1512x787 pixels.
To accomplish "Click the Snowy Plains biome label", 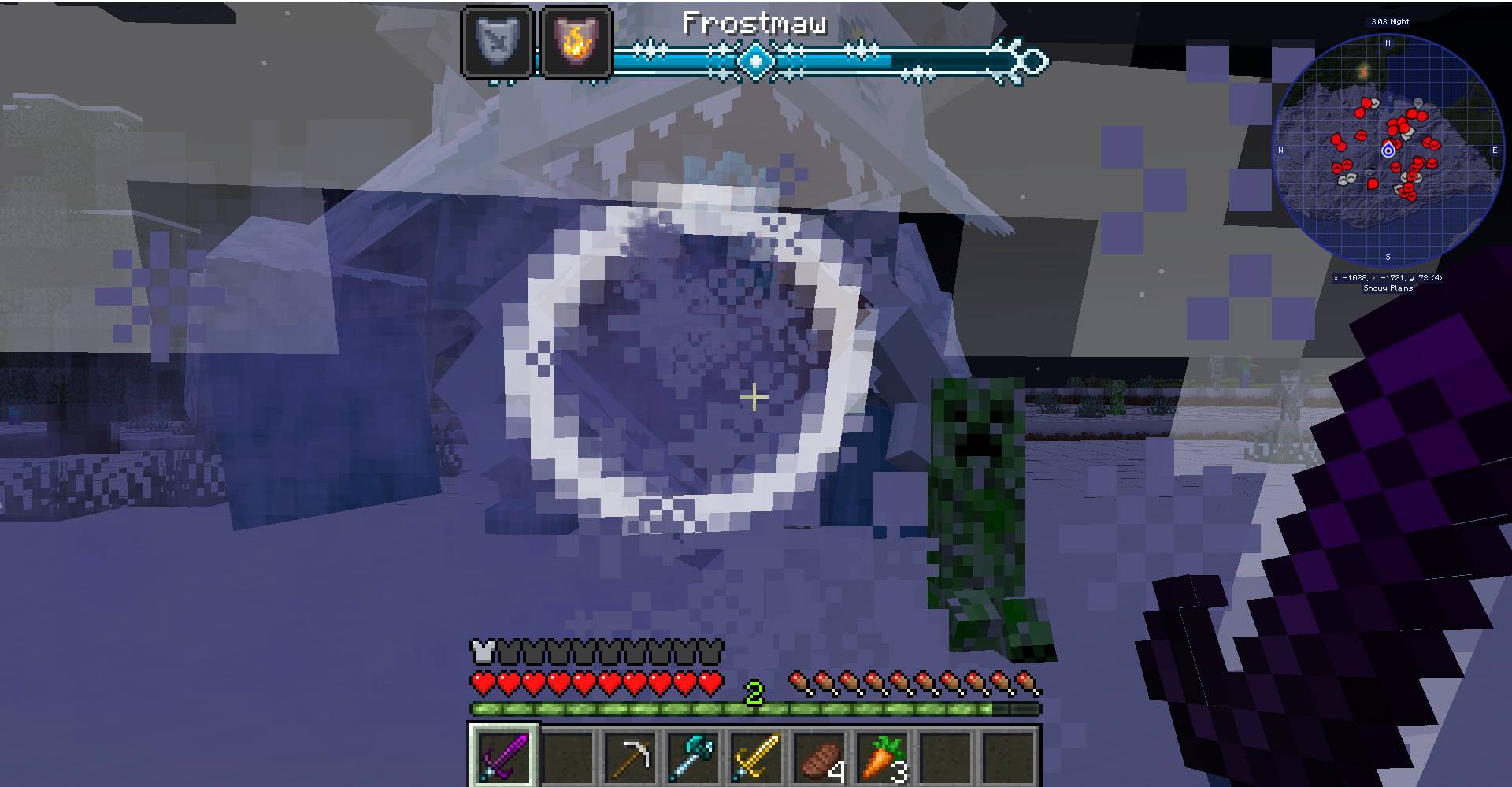I will tap(1387, 288).
